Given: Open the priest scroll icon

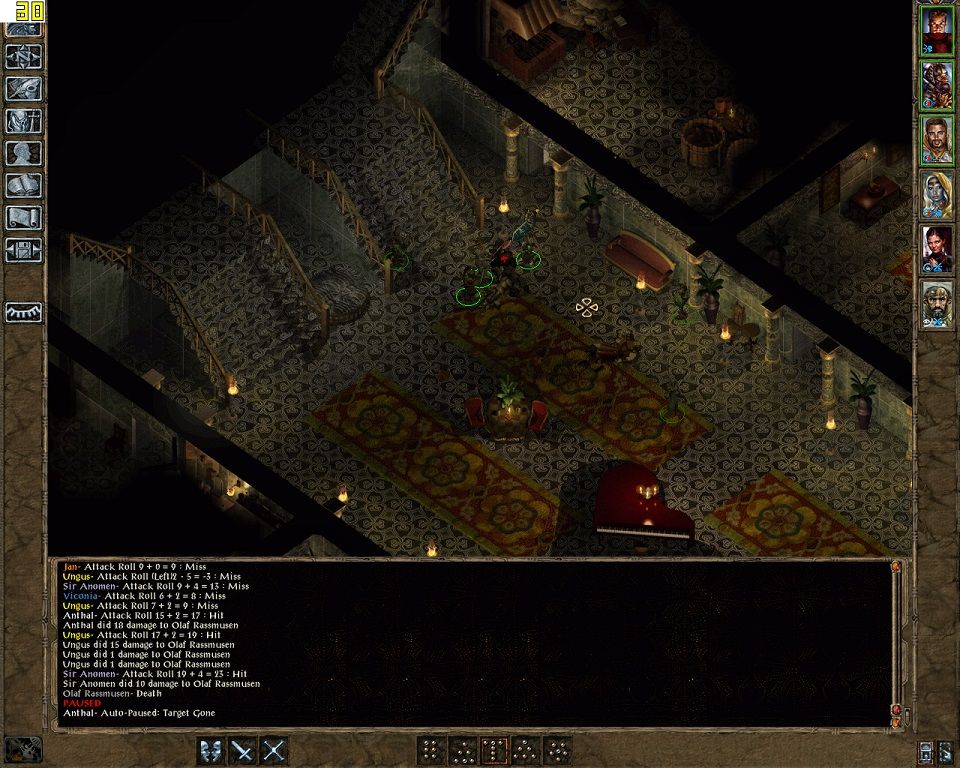Looking at the screenshot, I should pos(23,217).
